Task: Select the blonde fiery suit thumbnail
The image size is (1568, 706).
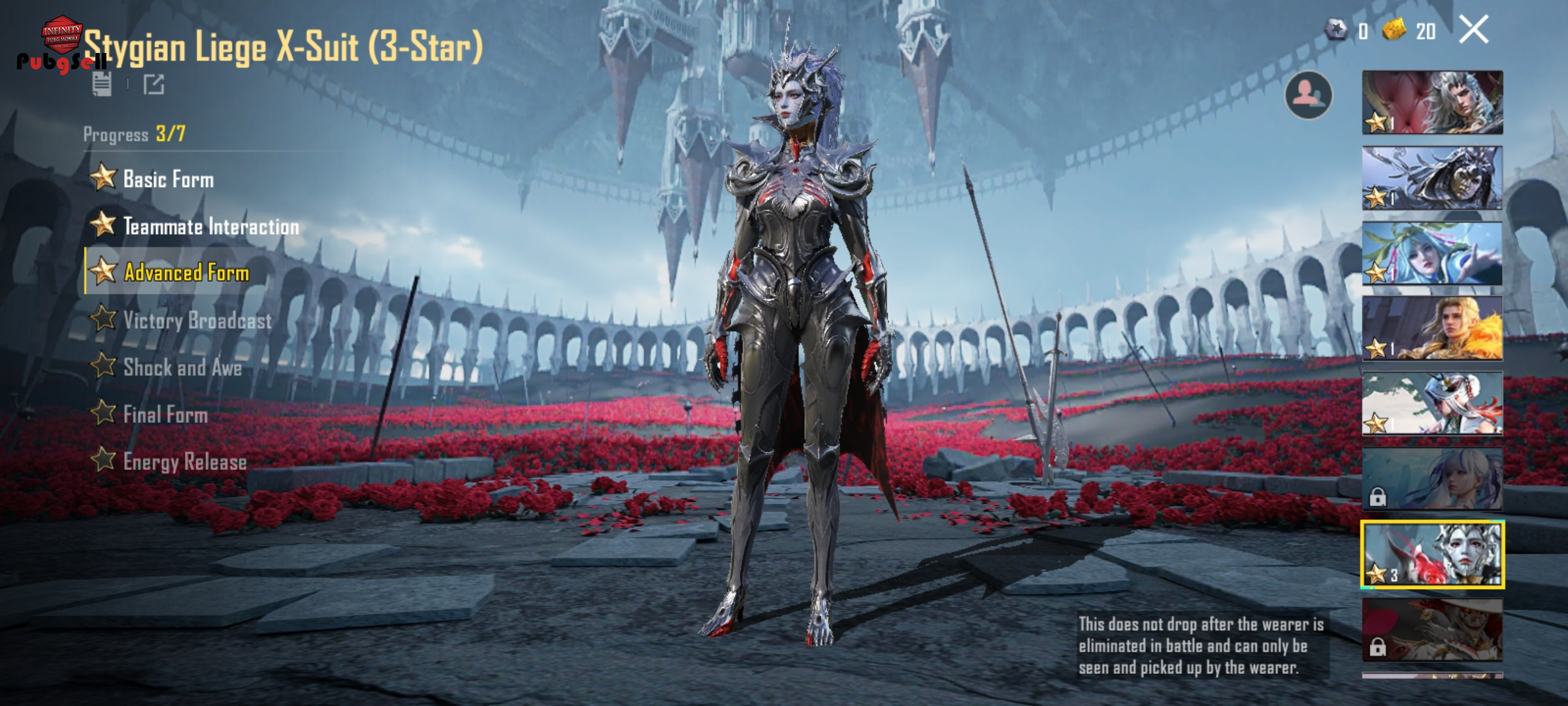Action: (1432, 328)
